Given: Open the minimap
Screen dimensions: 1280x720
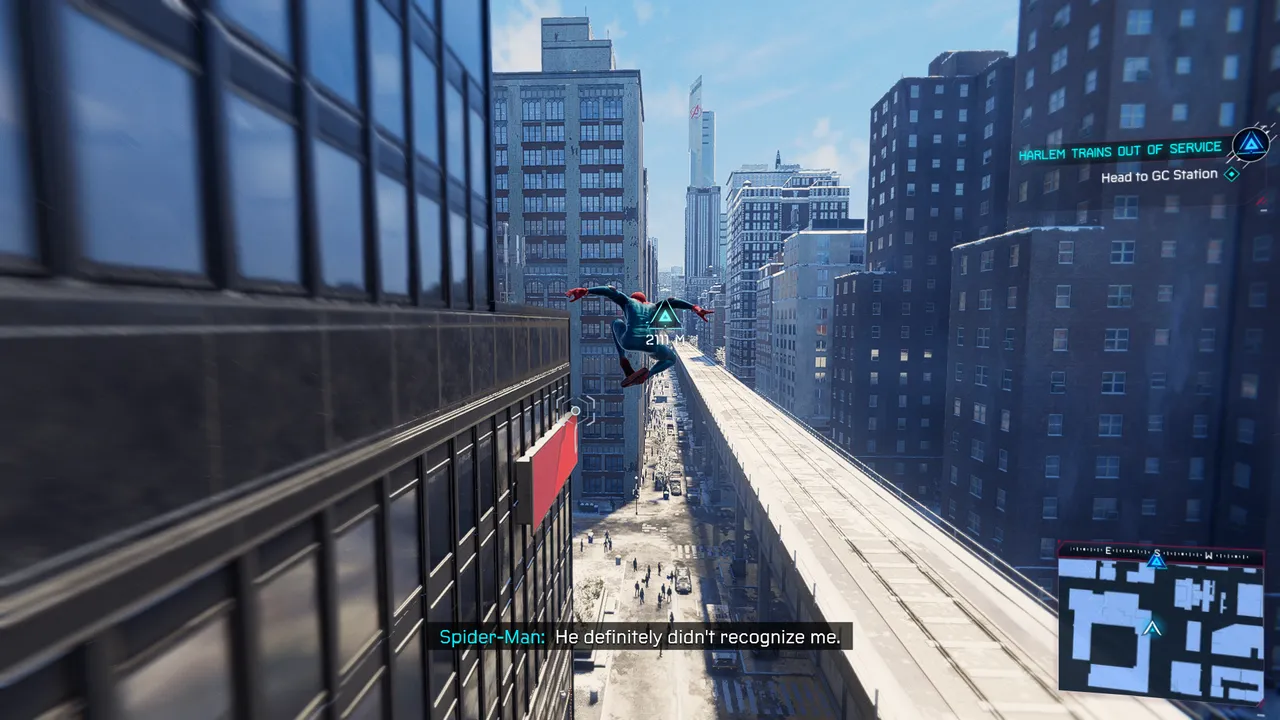Looking at the screenshot, I should click(x=1160, y=625).
